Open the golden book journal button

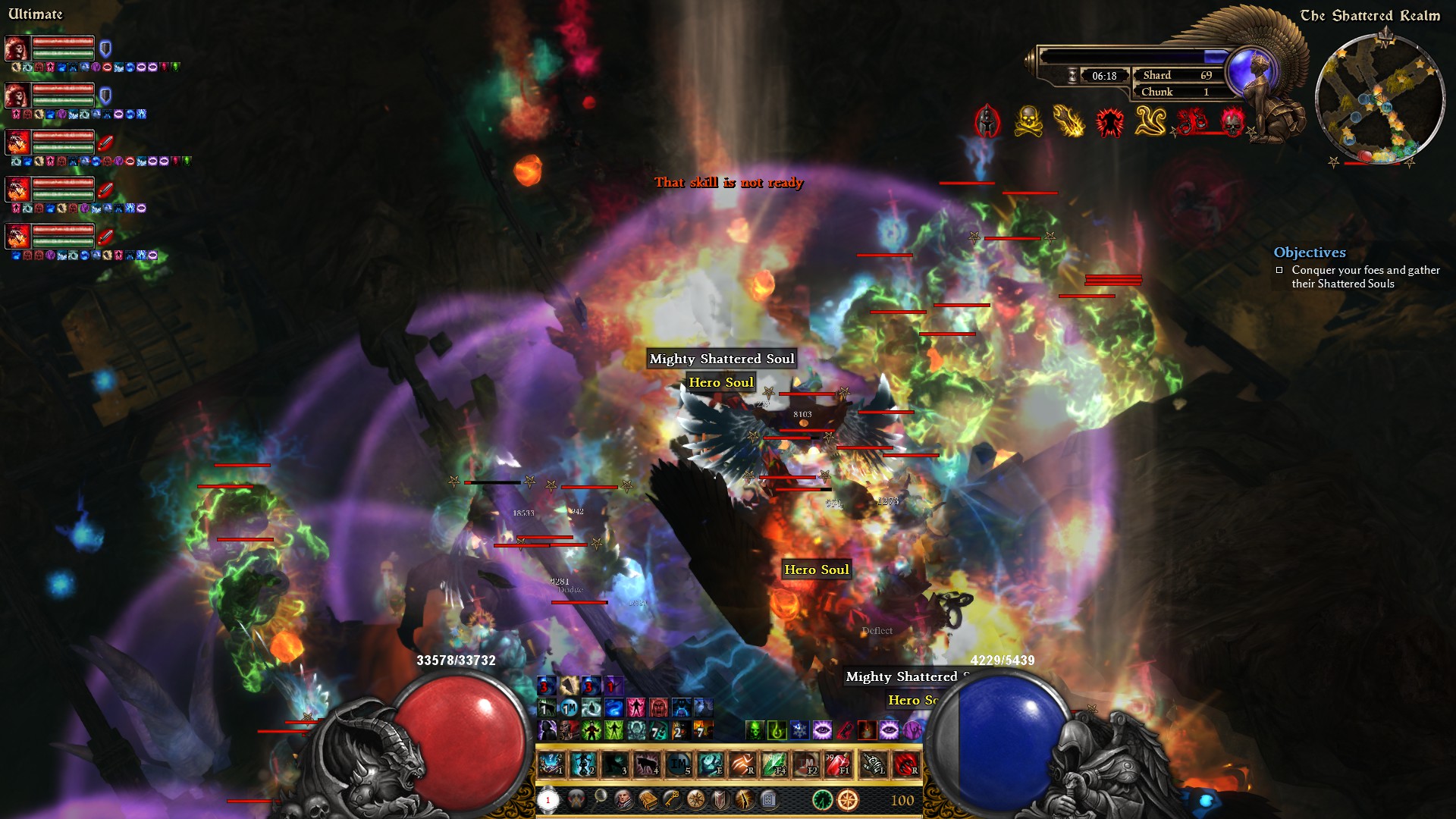(x=648, y=799)
